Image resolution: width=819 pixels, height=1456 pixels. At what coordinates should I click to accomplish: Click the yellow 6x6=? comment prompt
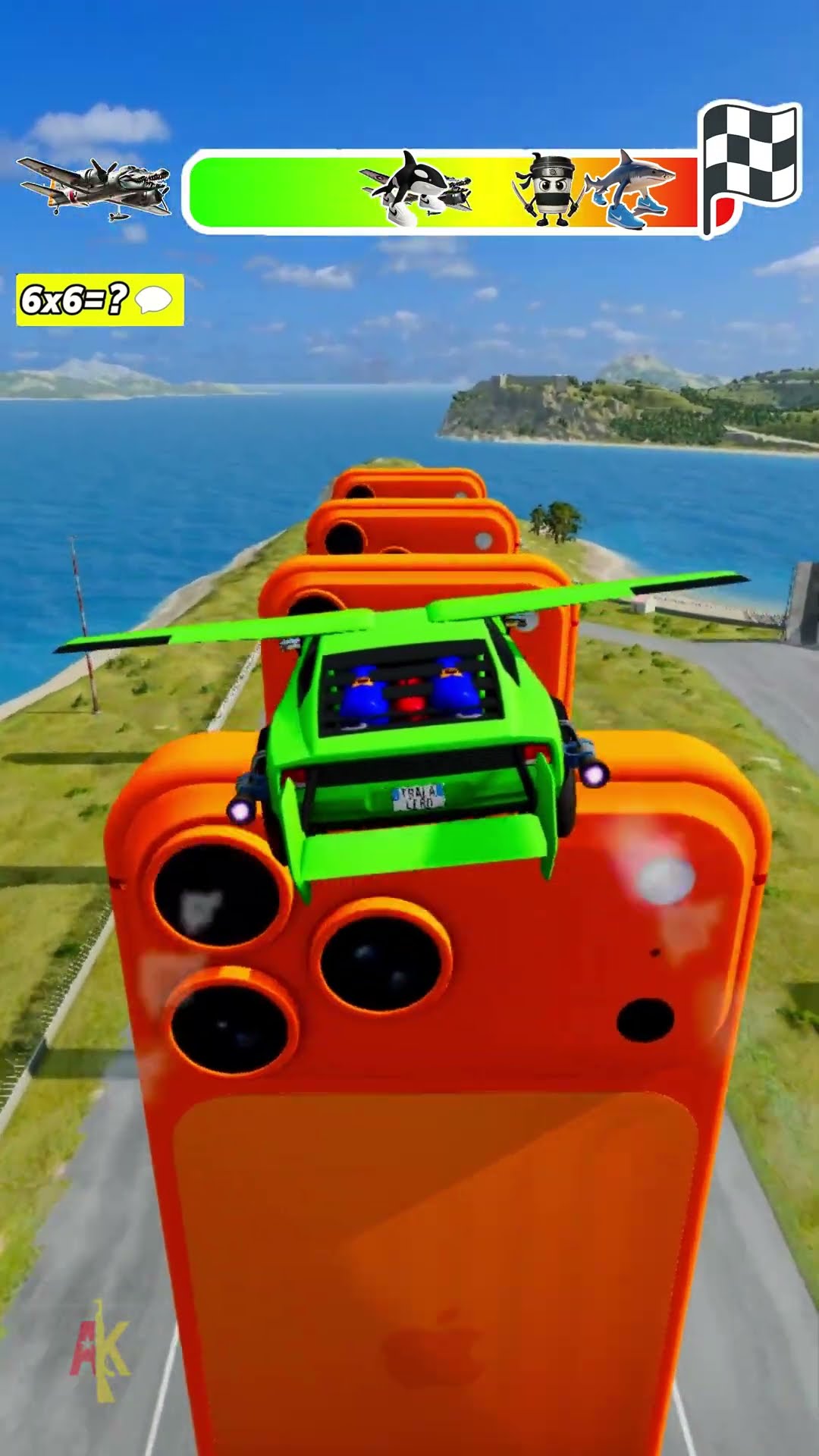(99, 300)
